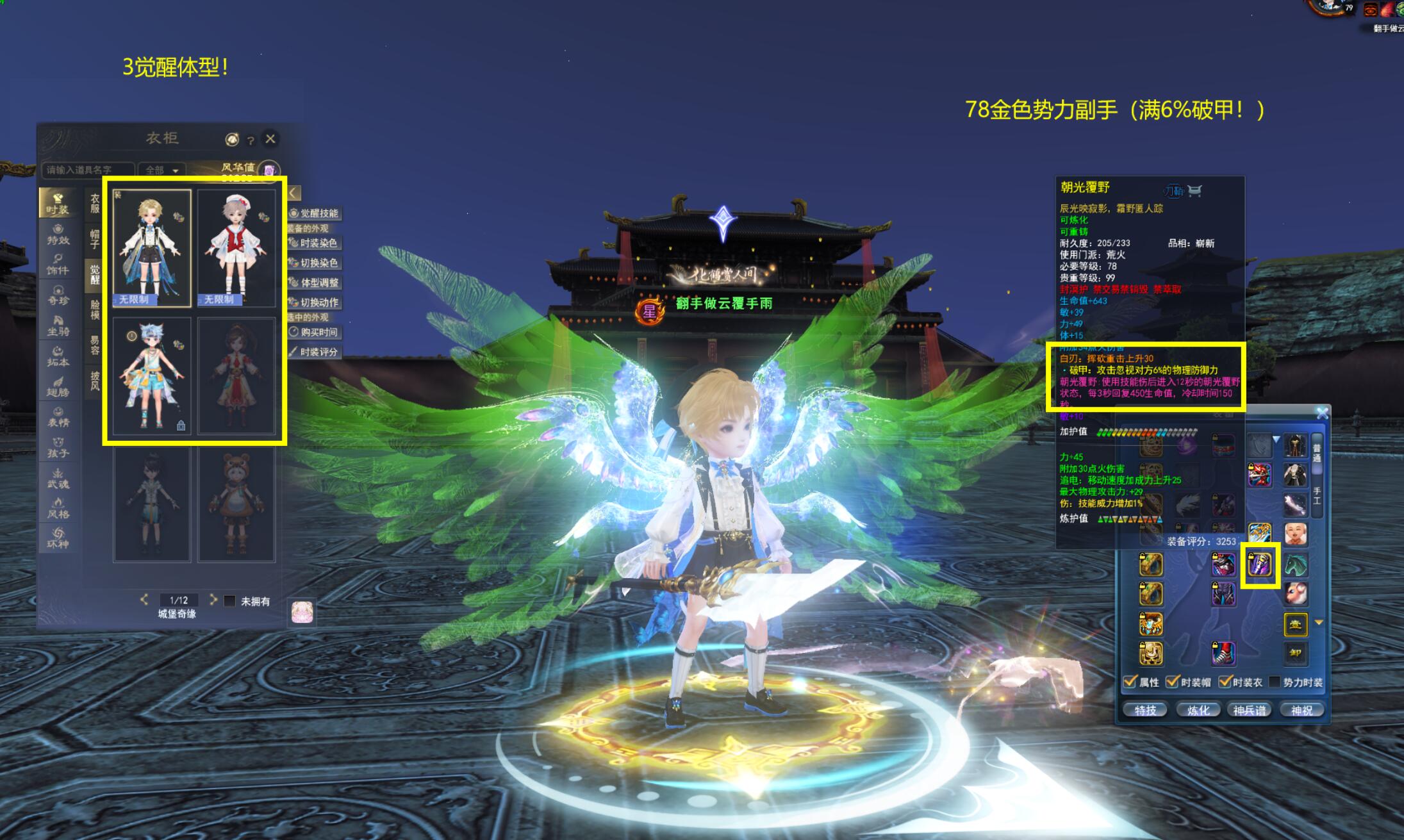Toggle the 未拥有 not-owned checkbox
The width and height of the screenshot is (1404, 840).
(x=229, y=601)
